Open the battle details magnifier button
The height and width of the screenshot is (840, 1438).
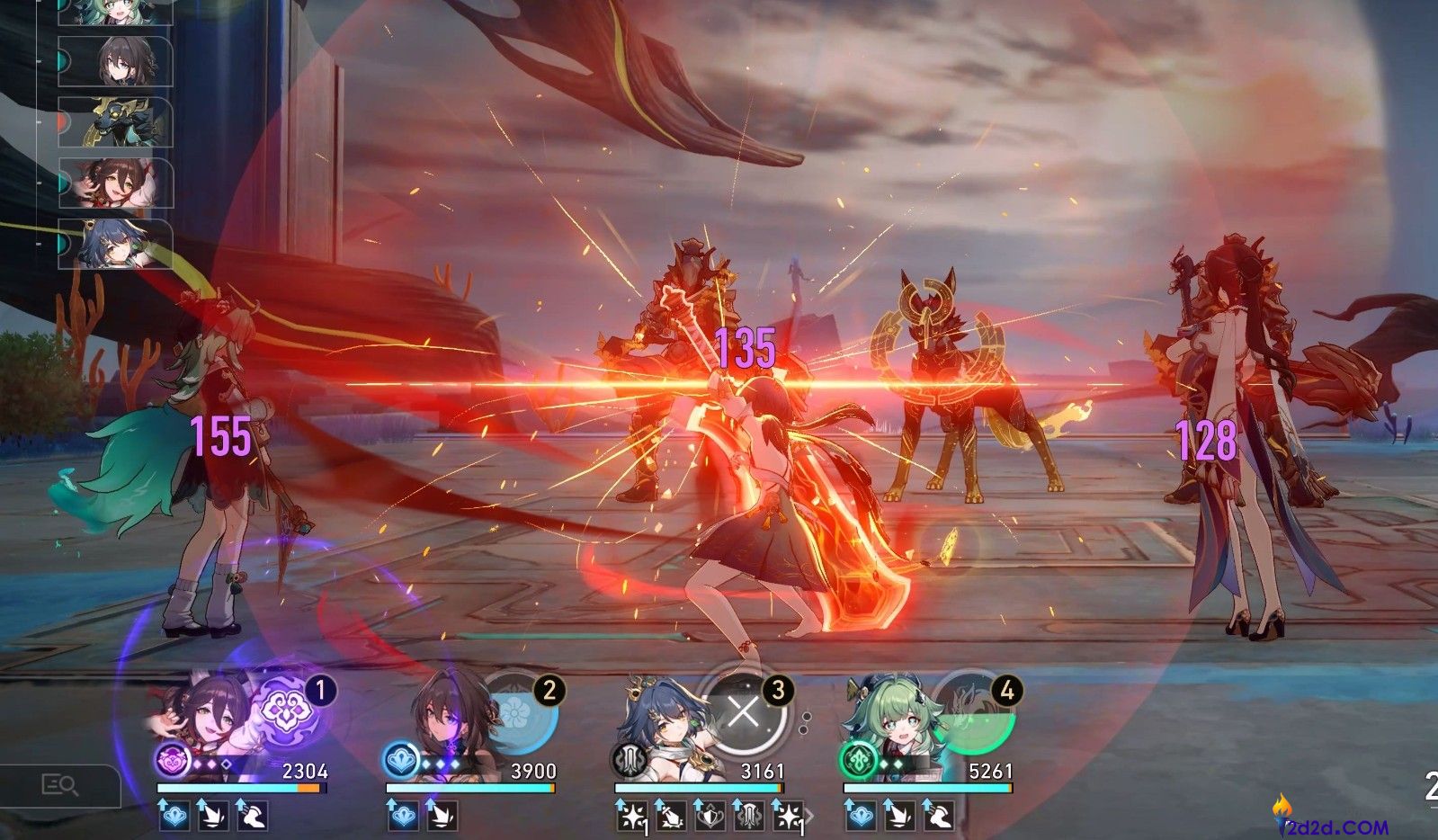[60, 786]
